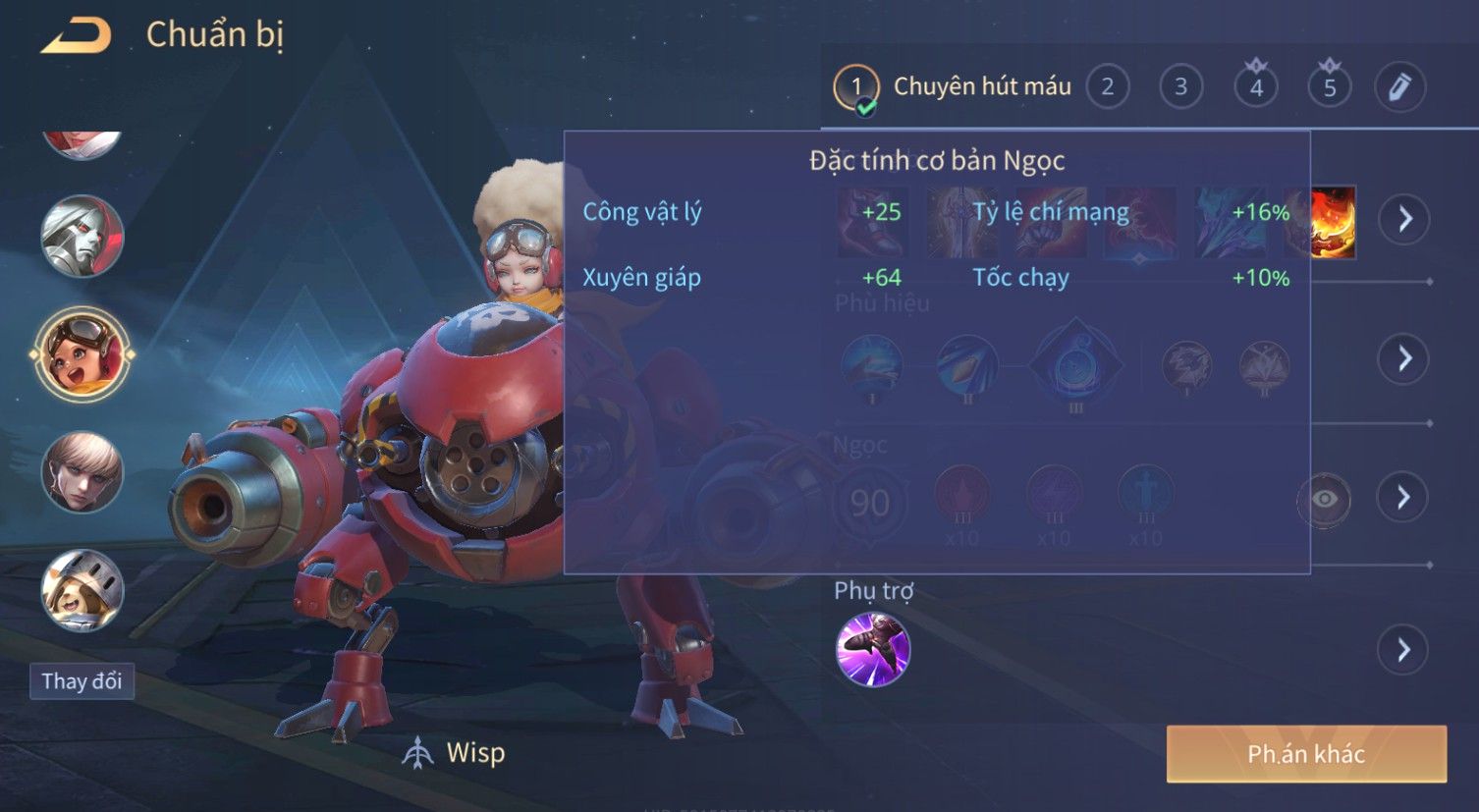Click the orange Phán khác button
Image resolution: width=1479 pixels, height=812 pixels.
pyautogui.click(x=1306, y=754)
